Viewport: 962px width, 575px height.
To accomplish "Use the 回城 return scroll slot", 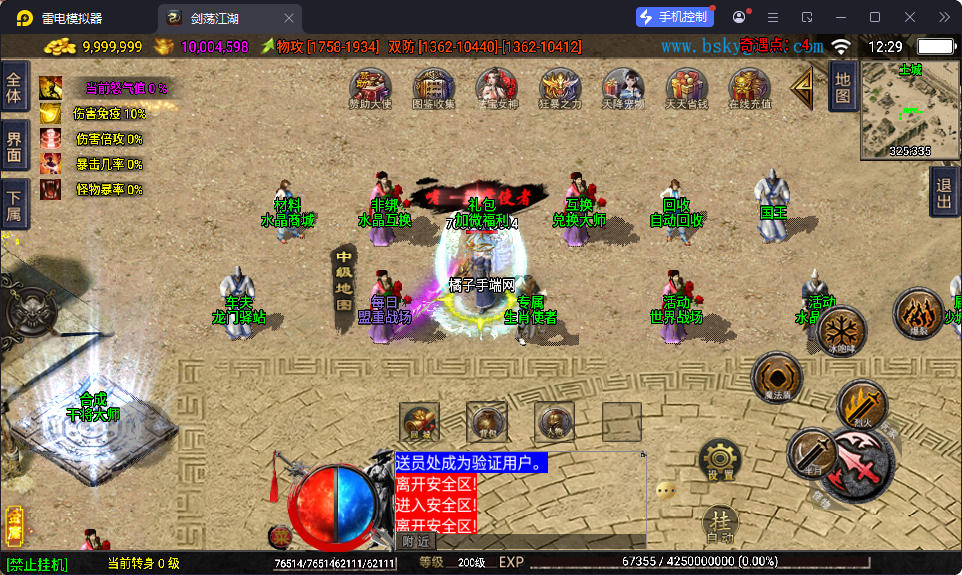I will pyautogui.click(x=419, y=422).
